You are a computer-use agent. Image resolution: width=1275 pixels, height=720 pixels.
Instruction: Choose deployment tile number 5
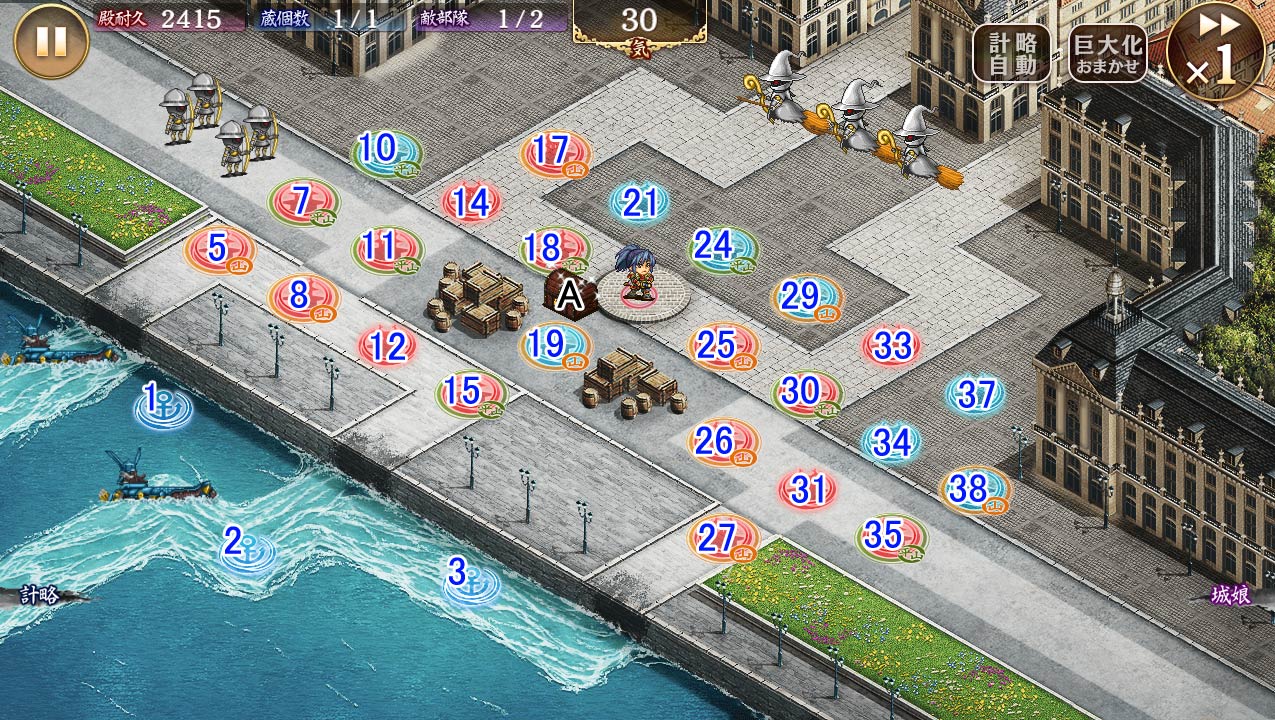[219, 250]
